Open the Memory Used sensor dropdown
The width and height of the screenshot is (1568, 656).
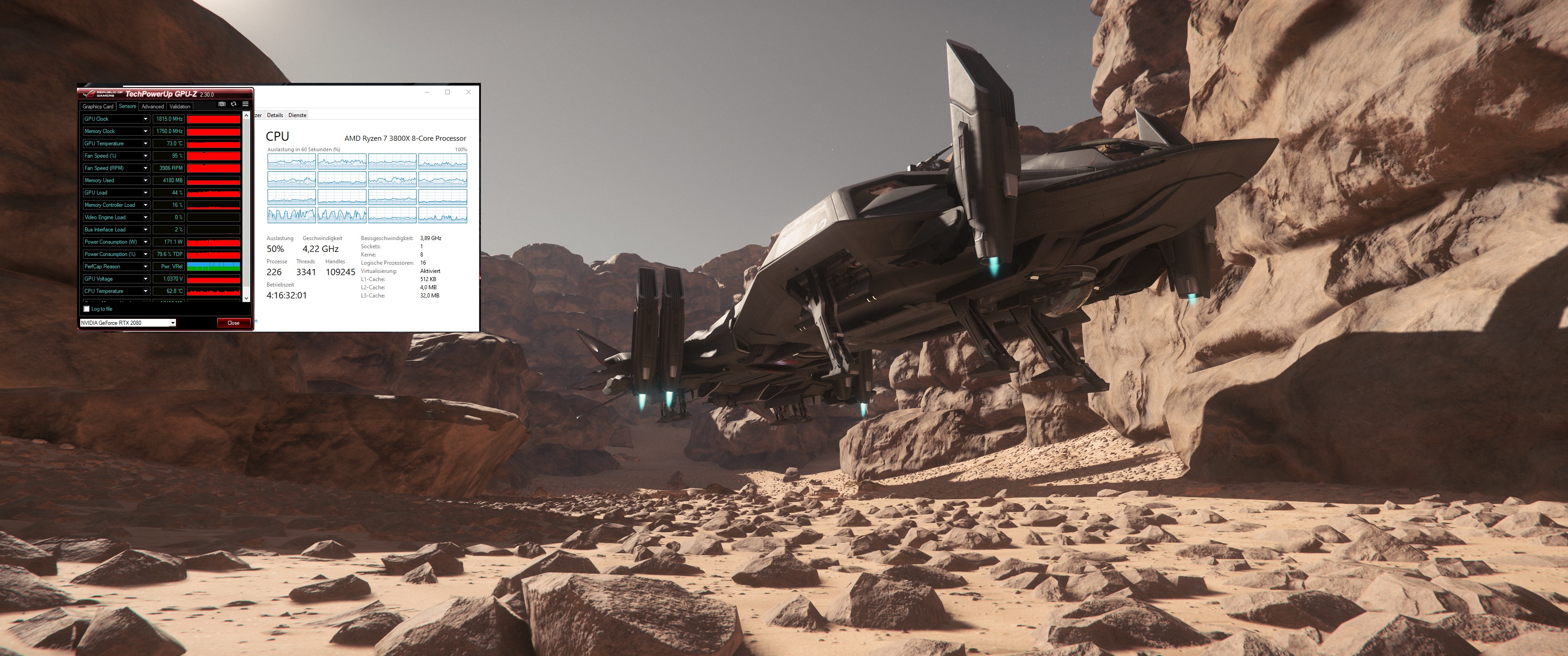[145, 181]
